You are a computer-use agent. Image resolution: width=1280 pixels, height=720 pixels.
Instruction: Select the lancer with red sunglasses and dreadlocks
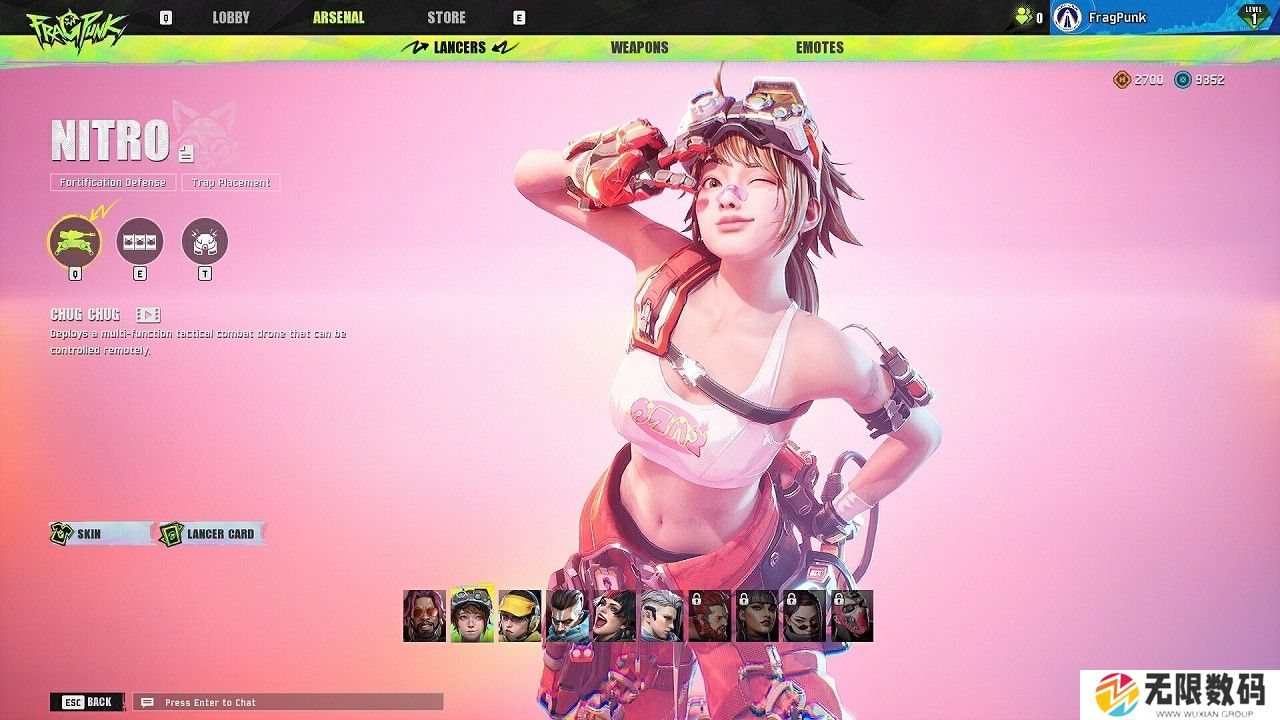tap(424, 616)
